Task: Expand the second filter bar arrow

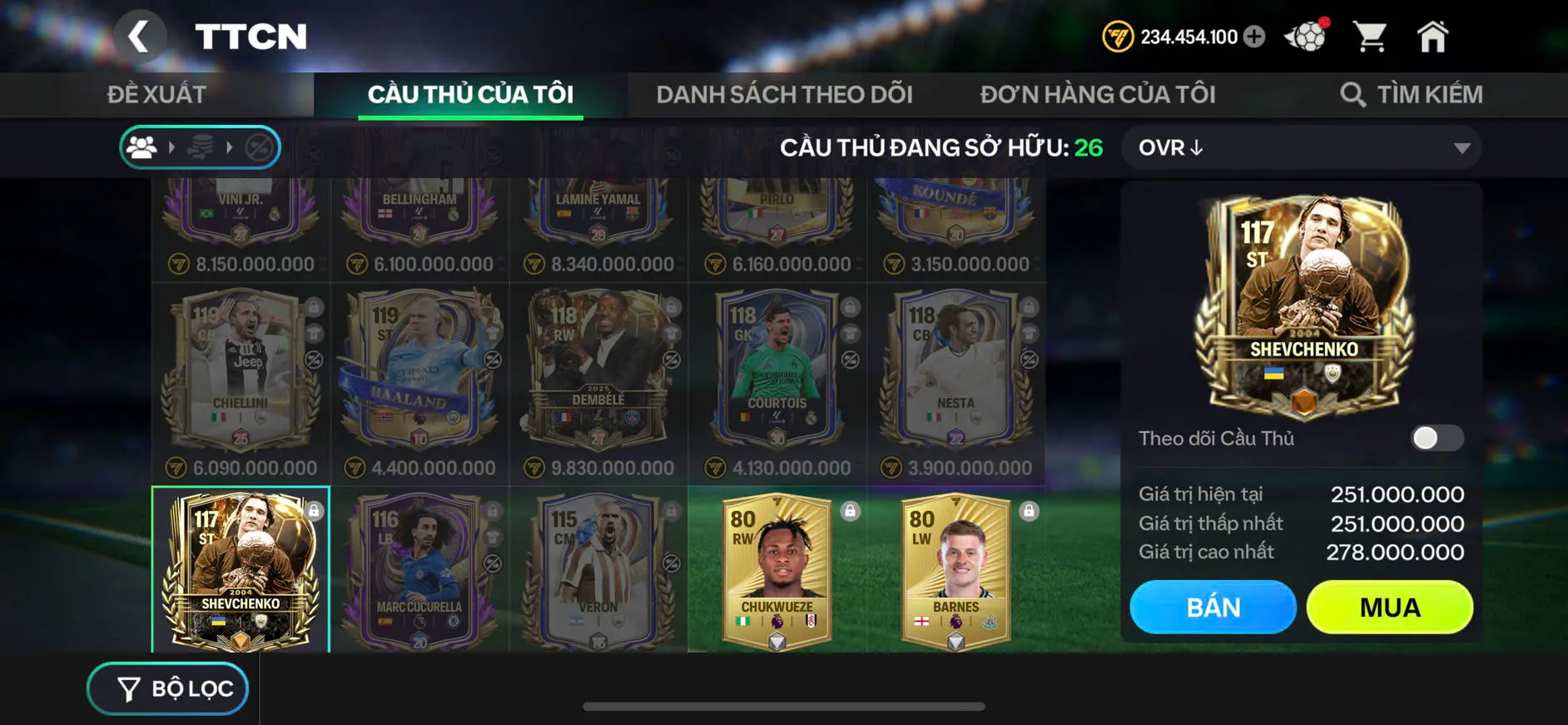Action: click(x=231, y=147)
